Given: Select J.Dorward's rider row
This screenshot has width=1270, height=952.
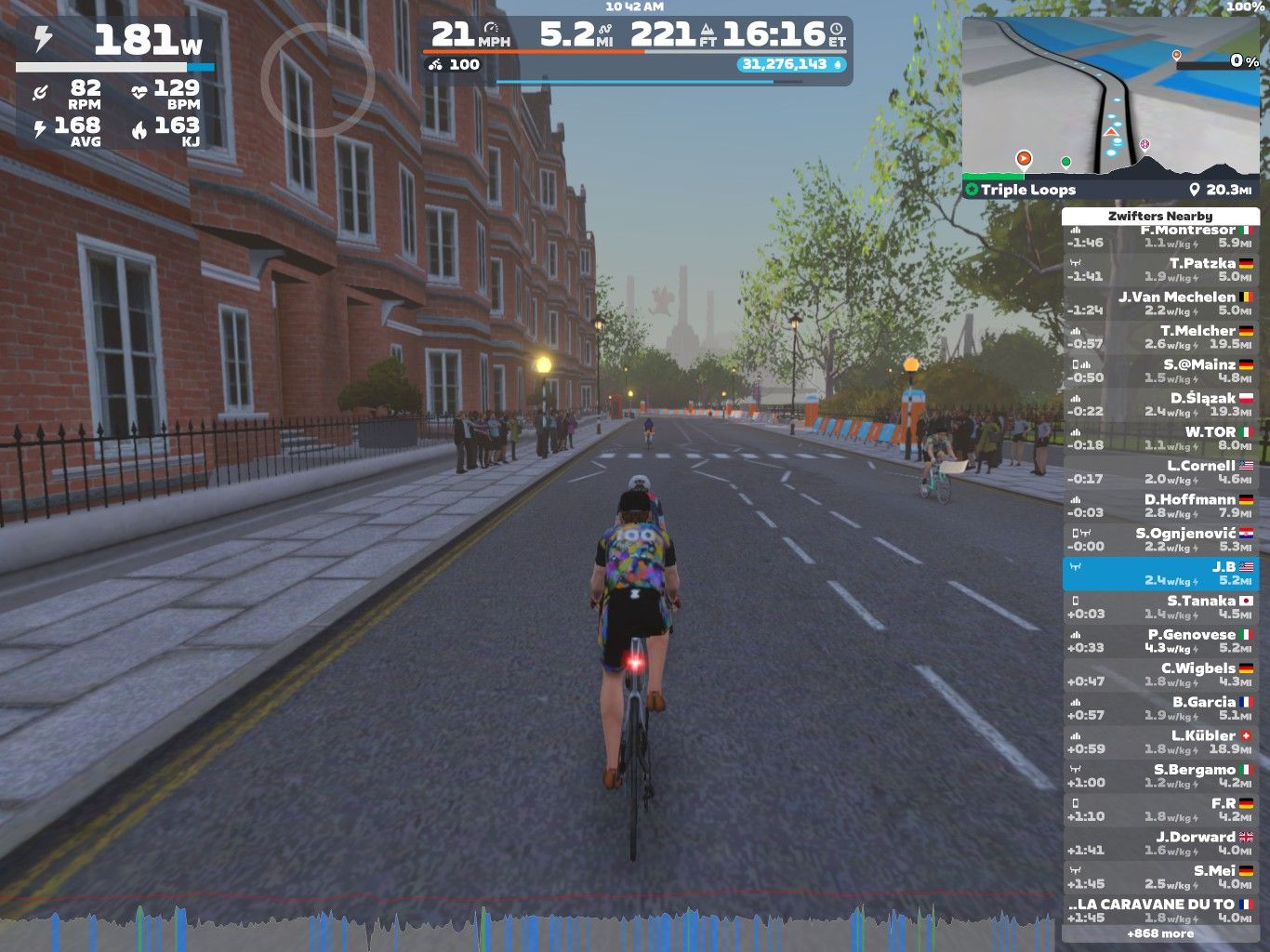Looking at the screenshot, I should (x=1160, y=843).
